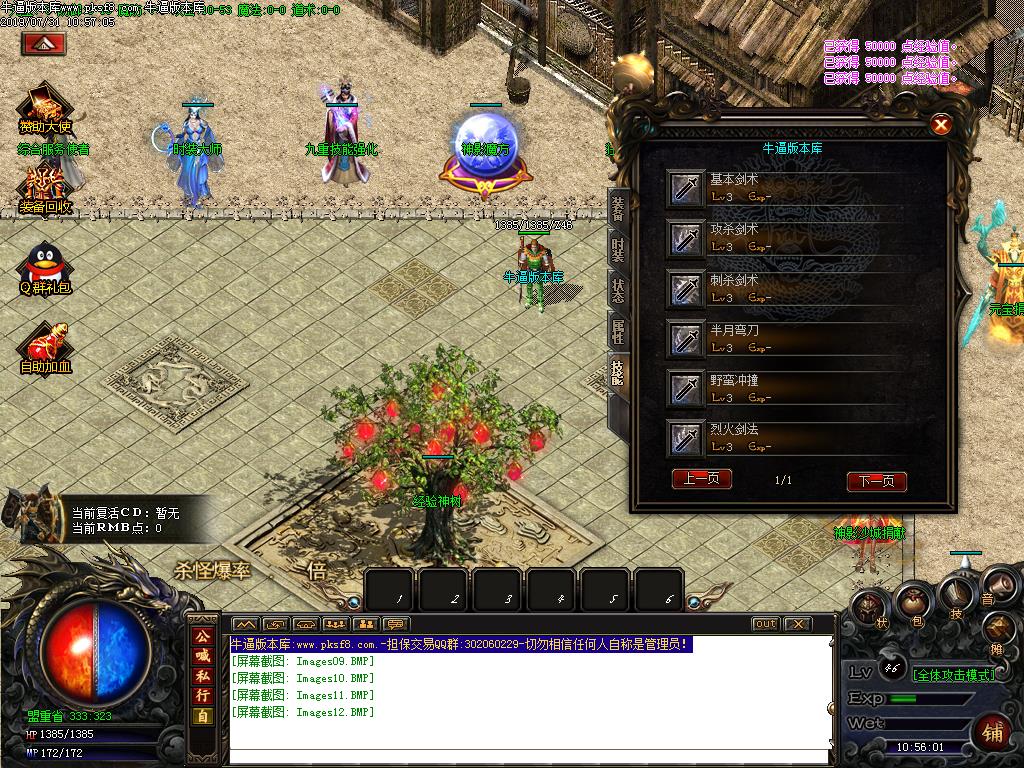Viewport: 1024px width, 768px height.
Task: Select the 基本剑术 skill icon
Action: tap(686, 188)
